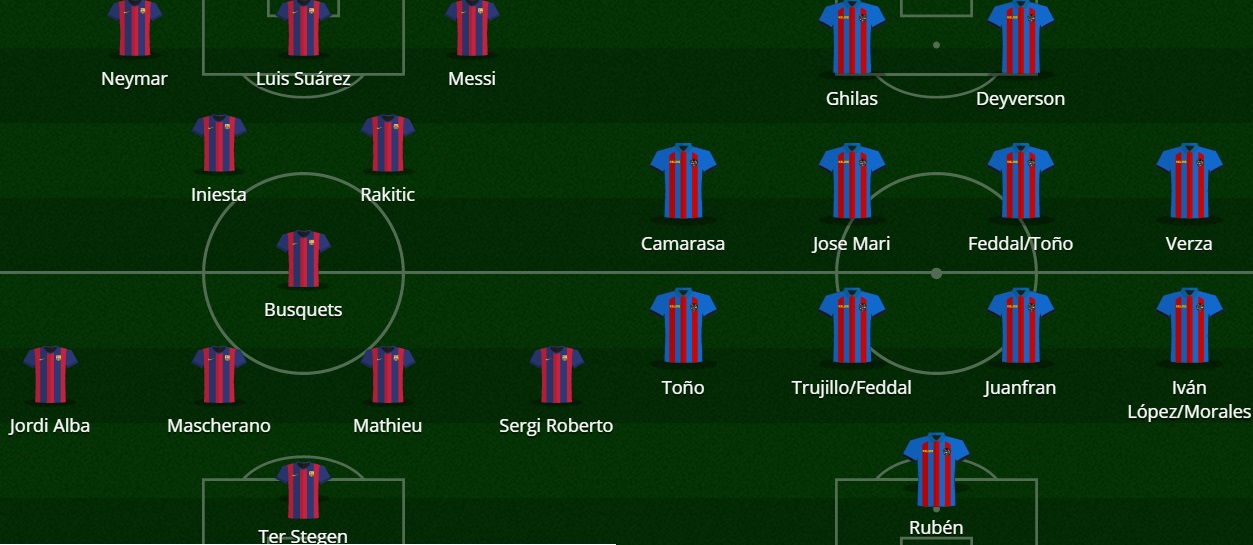Image resolution: width=1253 pixels, height=545 pixels.
Task: Select Verza's midfield shirt
Action: coord(1189,182)
